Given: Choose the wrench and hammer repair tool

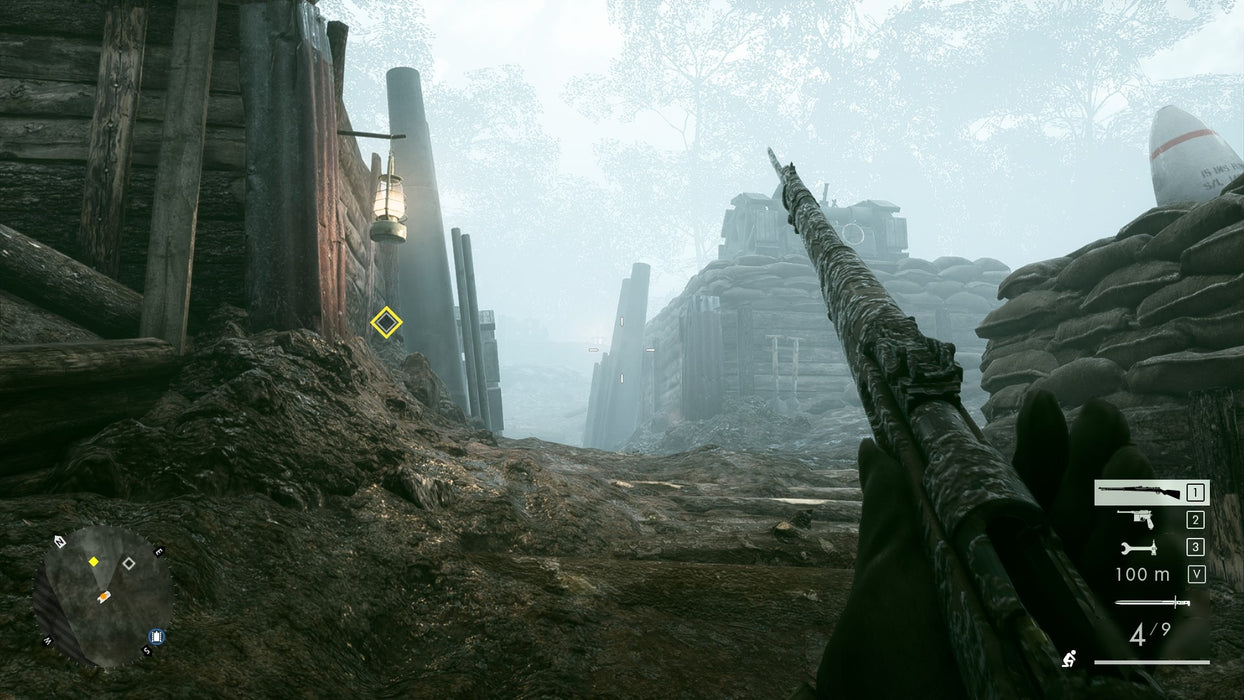Looking at the screenshot, I should click(1138, 547).
